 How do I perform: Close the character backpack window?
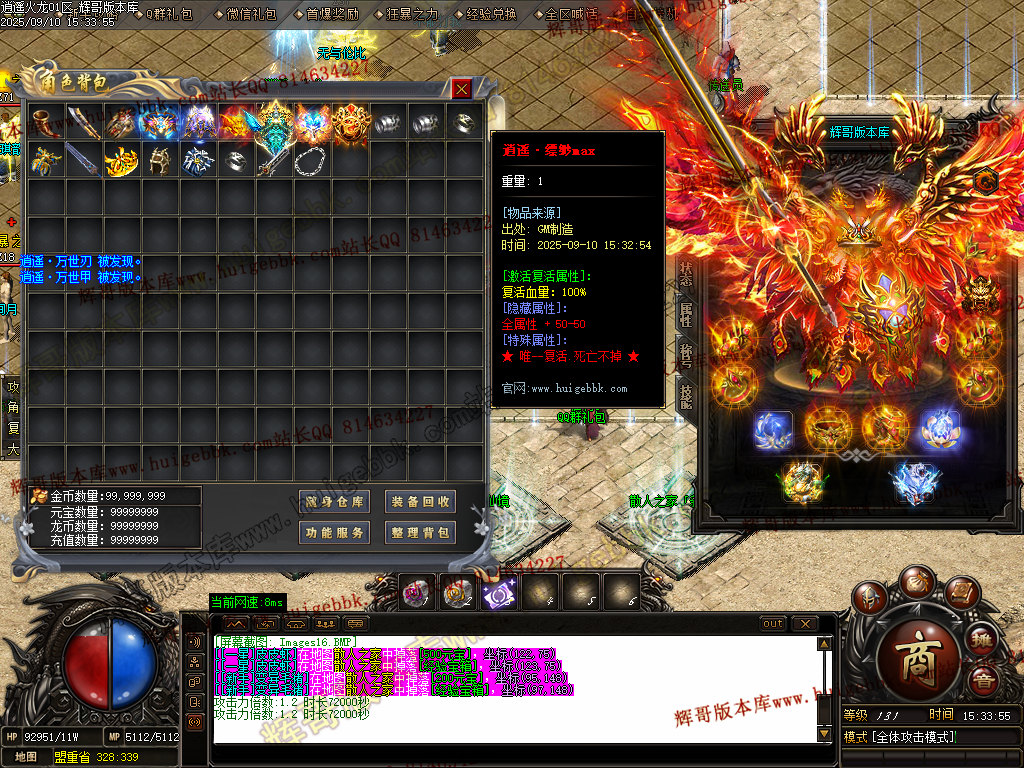tap(461, 89)
